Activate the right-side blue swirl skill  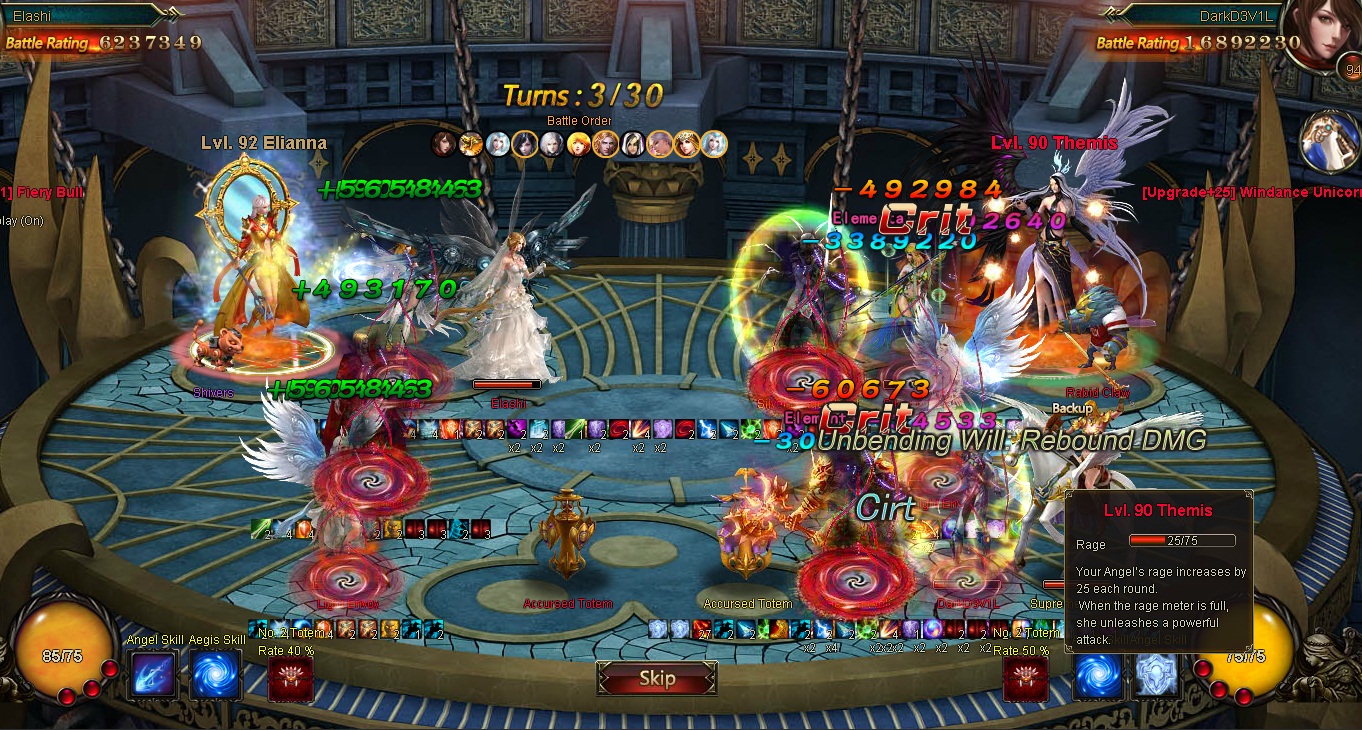[x=1097, y=677]
